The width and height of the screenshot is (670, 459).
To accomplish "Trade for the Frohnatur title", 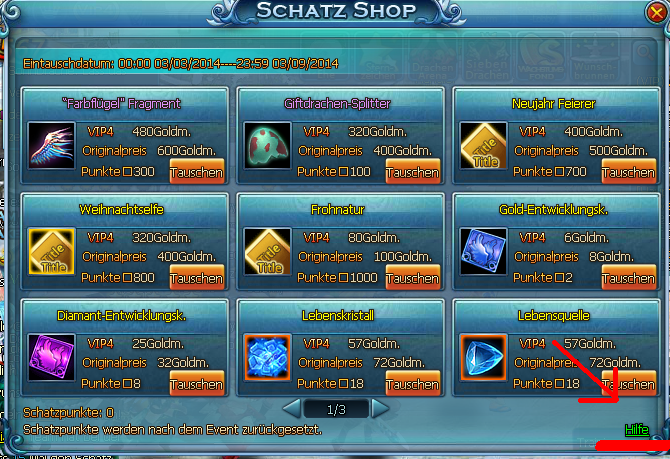I will click(x=412, y=278).
